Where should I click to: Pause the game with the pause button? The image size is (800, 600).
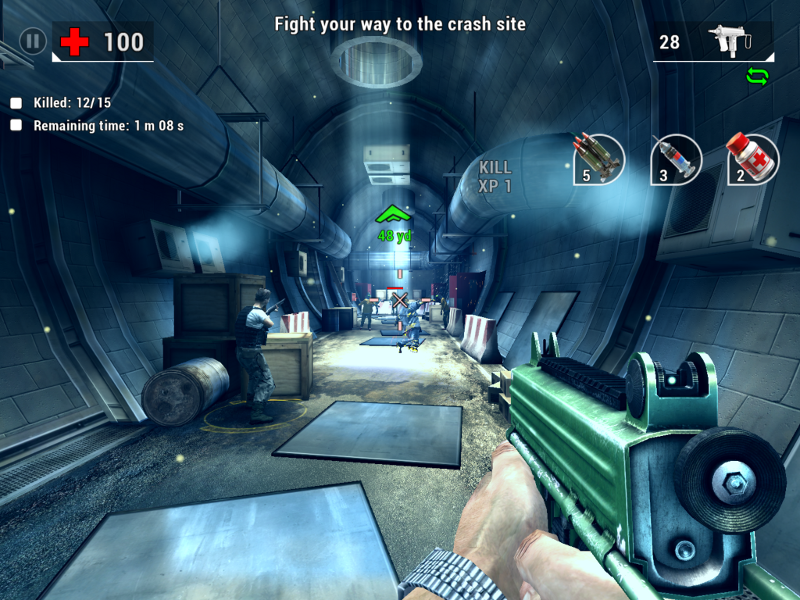click(x=33, y=41)
